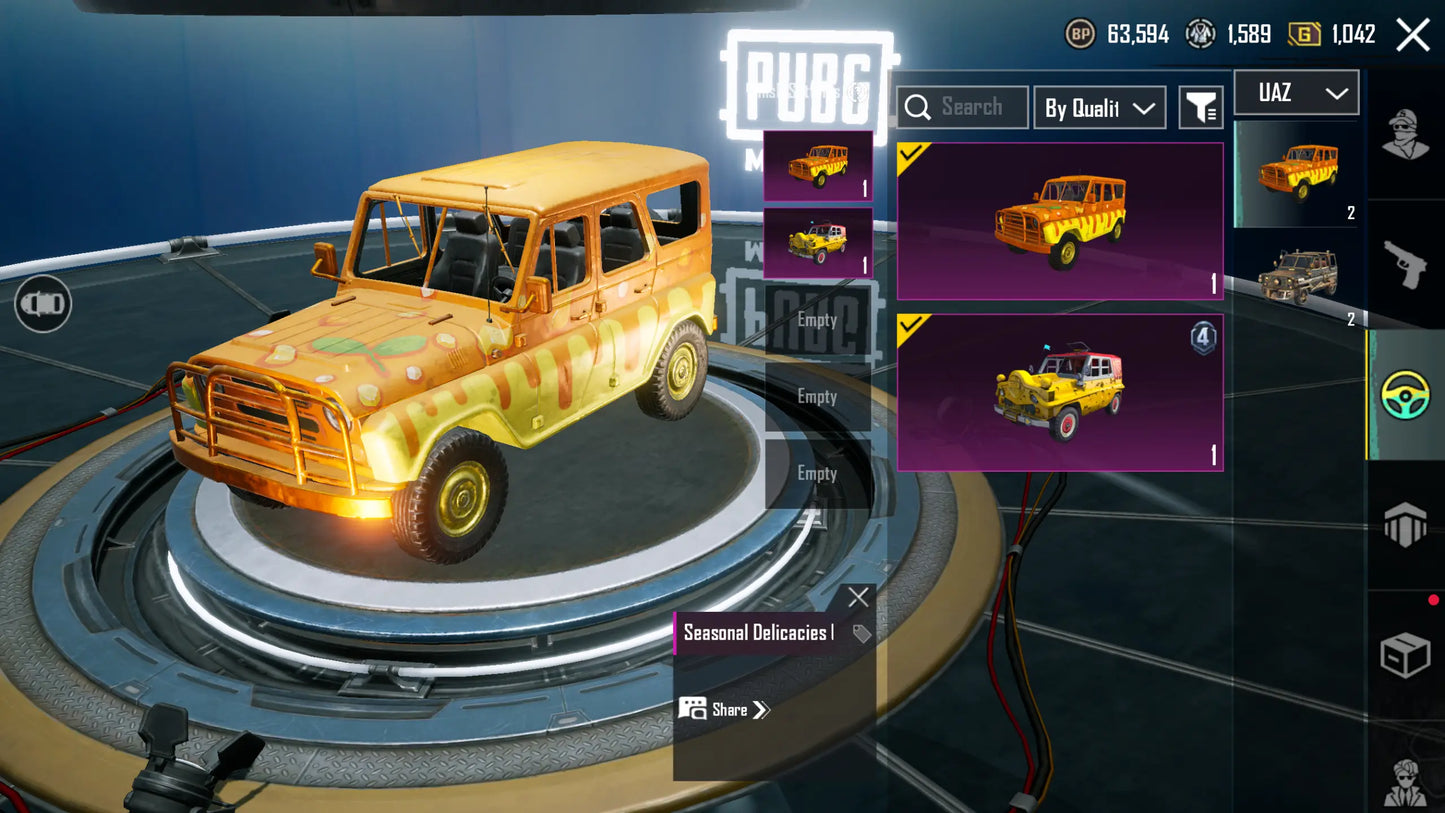
Task: Select the yellow red-roofed UAZ skin card
Action: 1060,392
